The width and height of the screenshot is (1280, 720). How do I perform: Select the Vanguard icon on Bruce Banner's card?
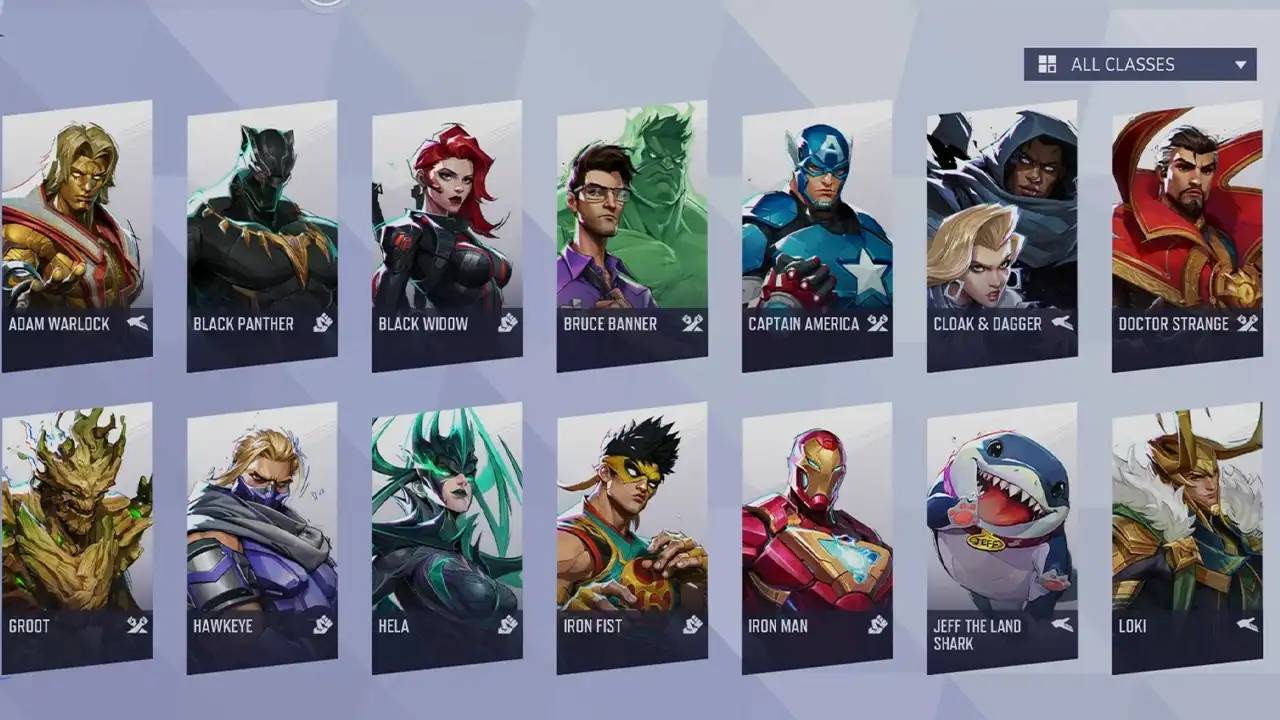(690, 322)
